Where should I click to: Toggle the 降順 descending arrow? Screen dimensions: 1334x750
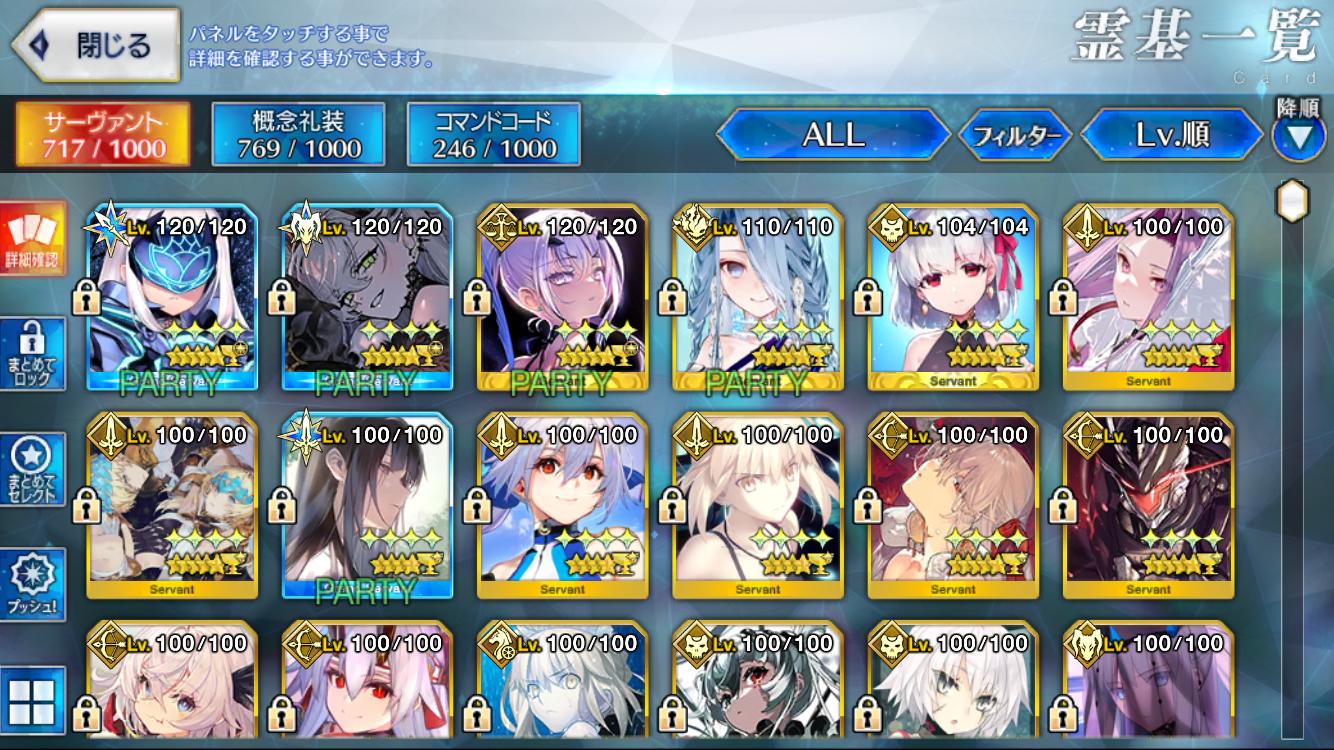point(1298,136)
